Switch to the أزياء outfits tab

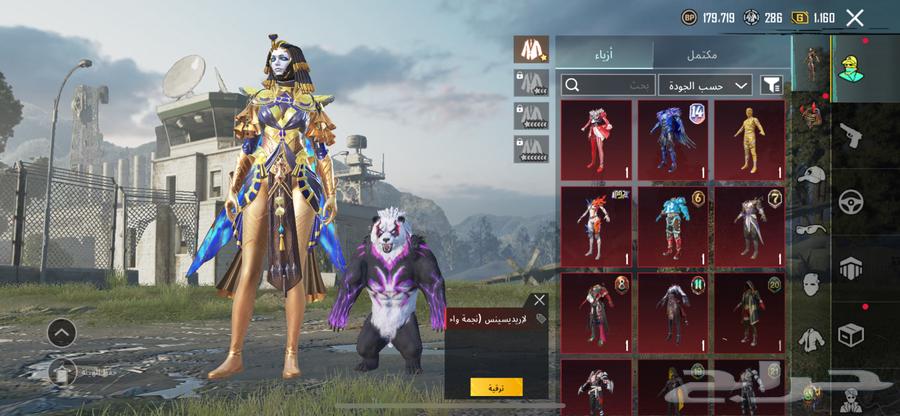604,54
